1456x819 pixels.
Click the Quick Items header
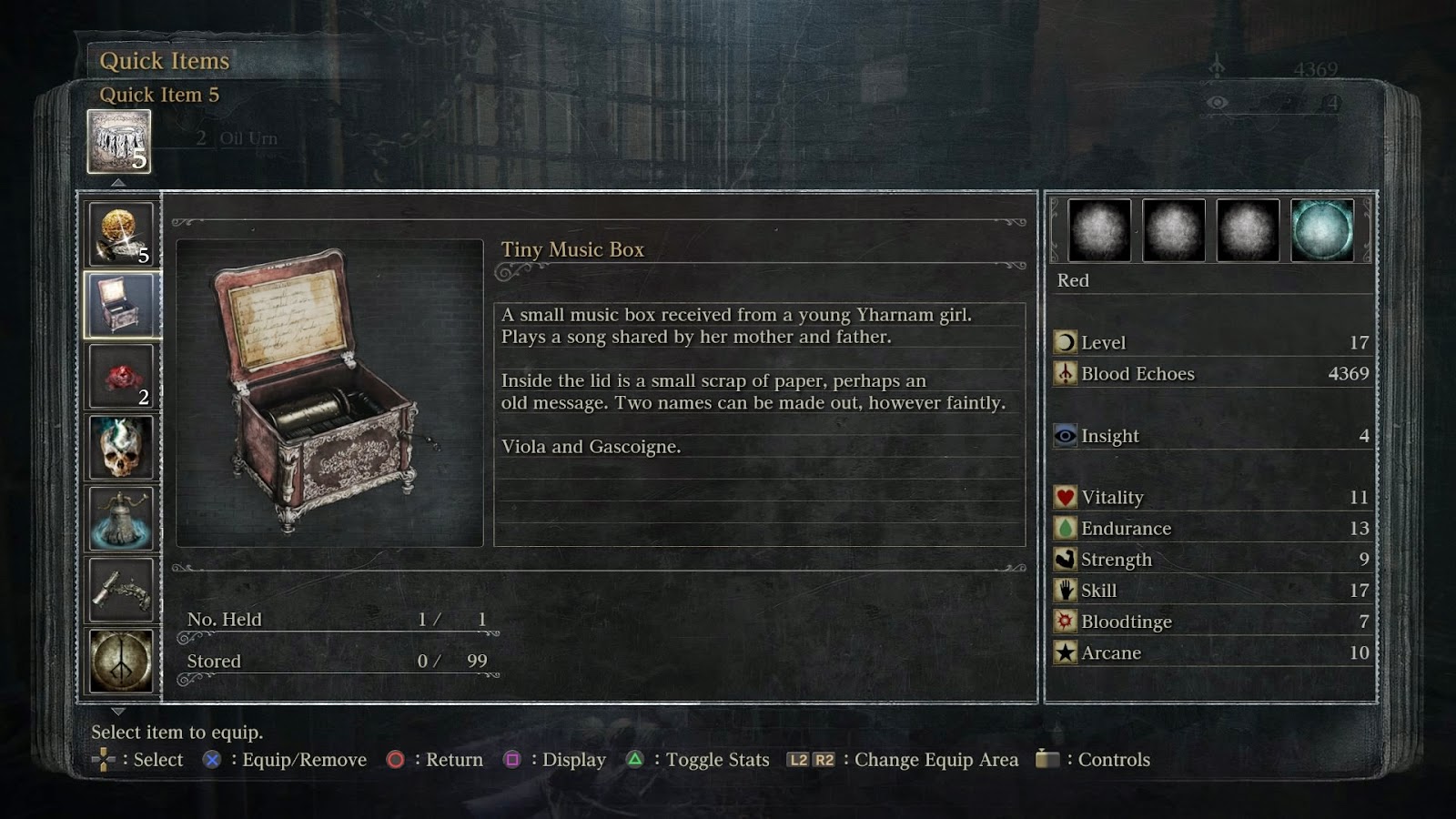167,60
